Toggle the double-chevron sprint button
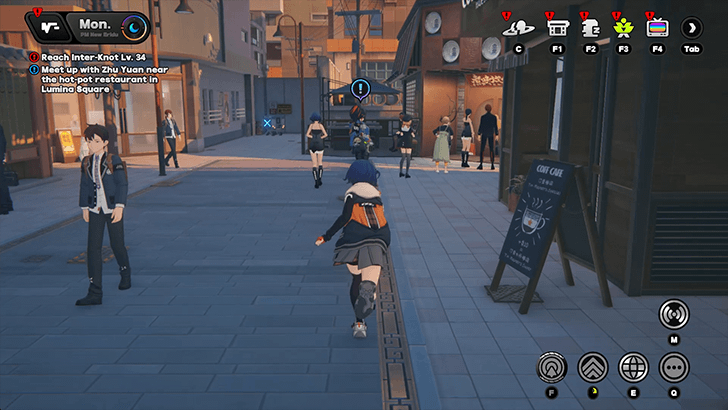The width and height of the screenshot is (728, 410). click(x=593, y=367)
